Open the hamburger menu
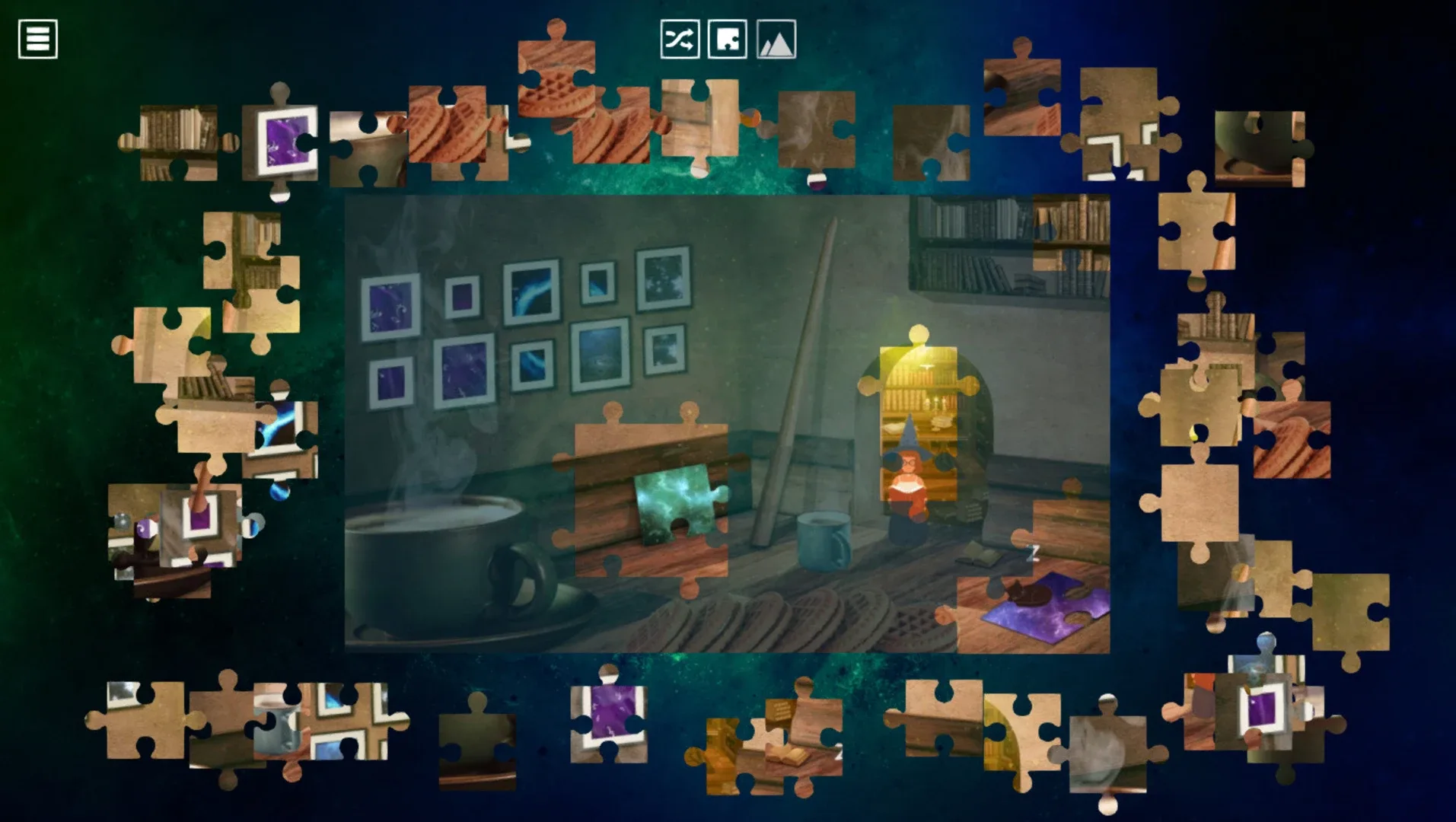The width and height of the screenshot is (1456, 822). (38, 39)
